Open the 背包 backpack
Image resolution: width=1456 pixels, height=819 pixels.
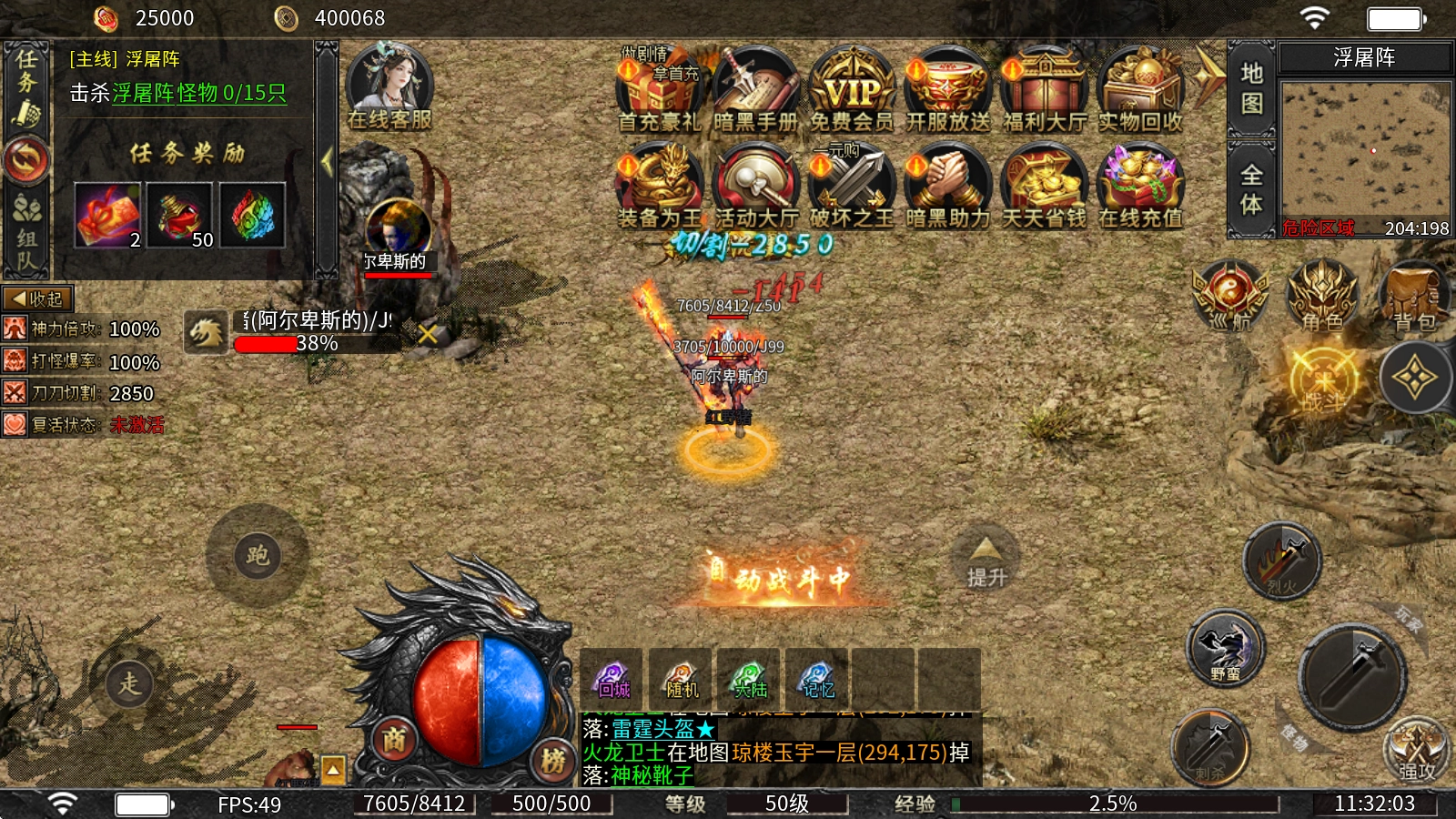point(1413,296)
